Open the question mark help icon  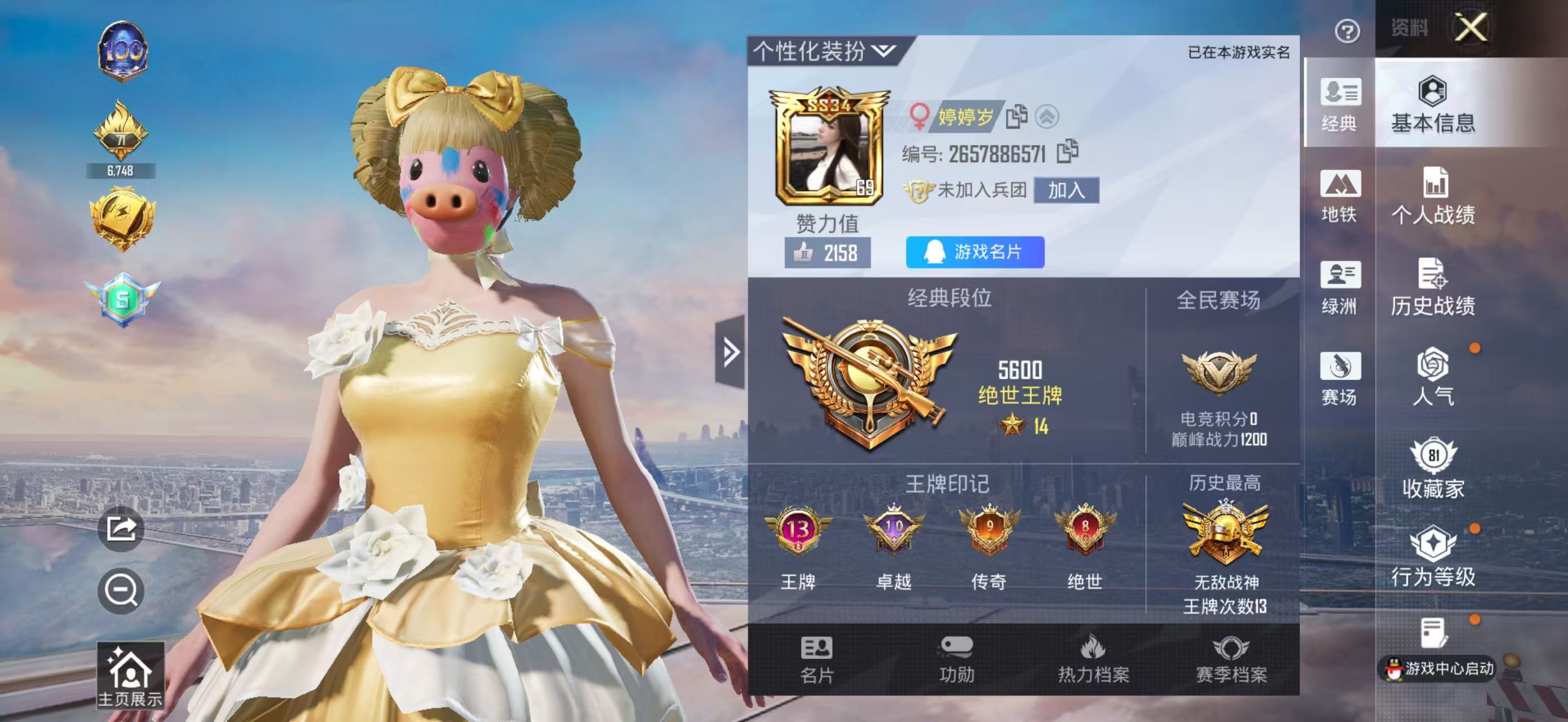(1347, 31)
